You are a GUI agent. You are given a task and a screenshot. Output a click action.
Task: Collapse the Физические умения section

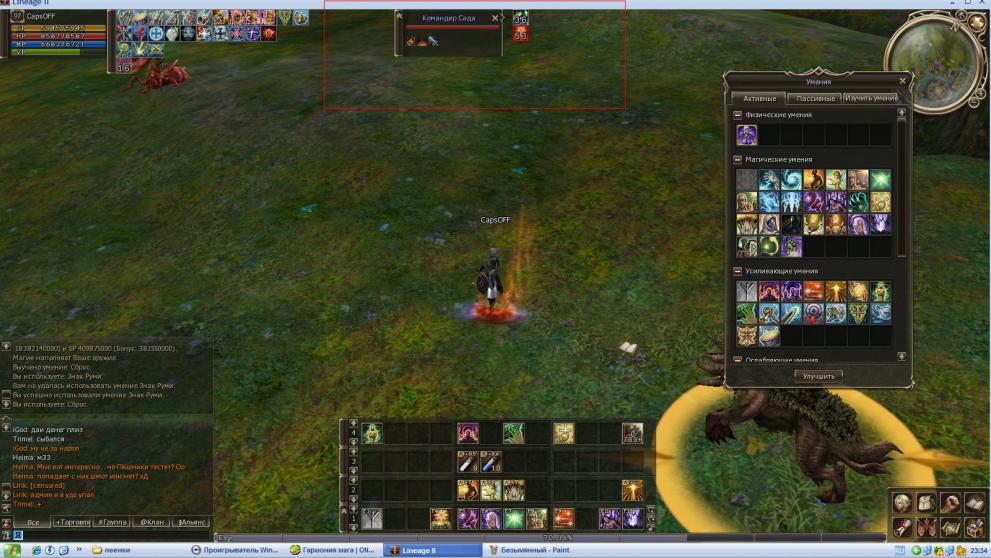click(x=738, y=115)
